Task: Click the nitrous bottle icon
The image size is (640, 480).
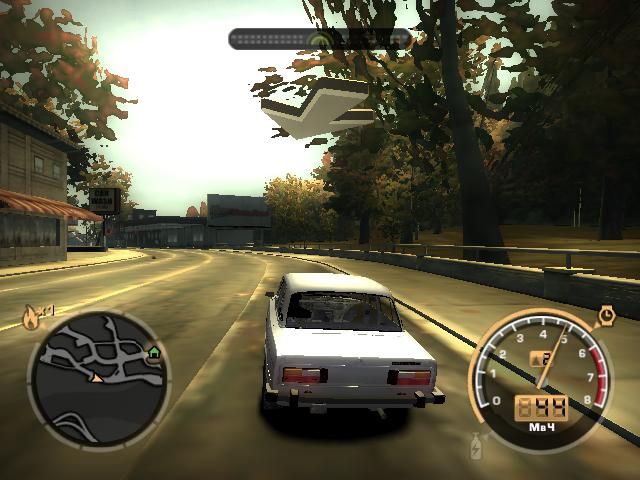Action: pos(472,441)
